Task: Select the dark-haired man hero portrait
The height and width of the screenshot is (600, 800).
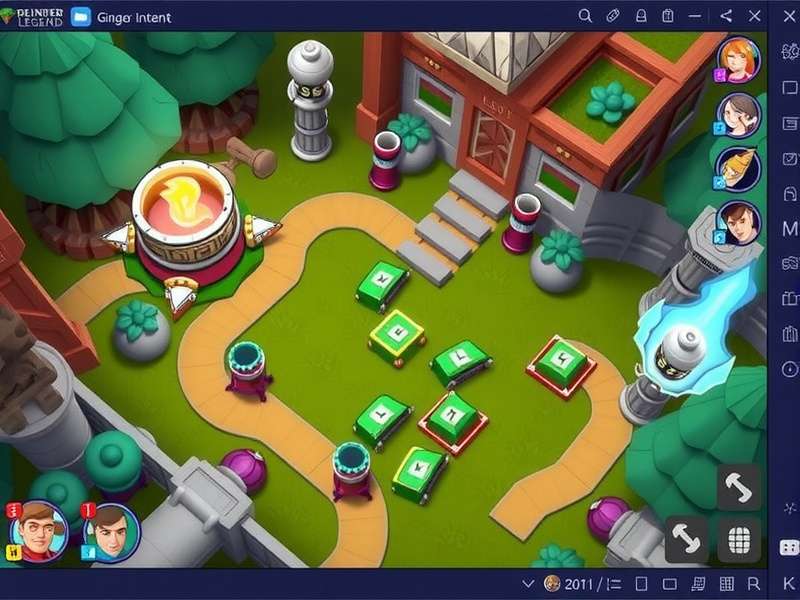Action: pos(739,223)
